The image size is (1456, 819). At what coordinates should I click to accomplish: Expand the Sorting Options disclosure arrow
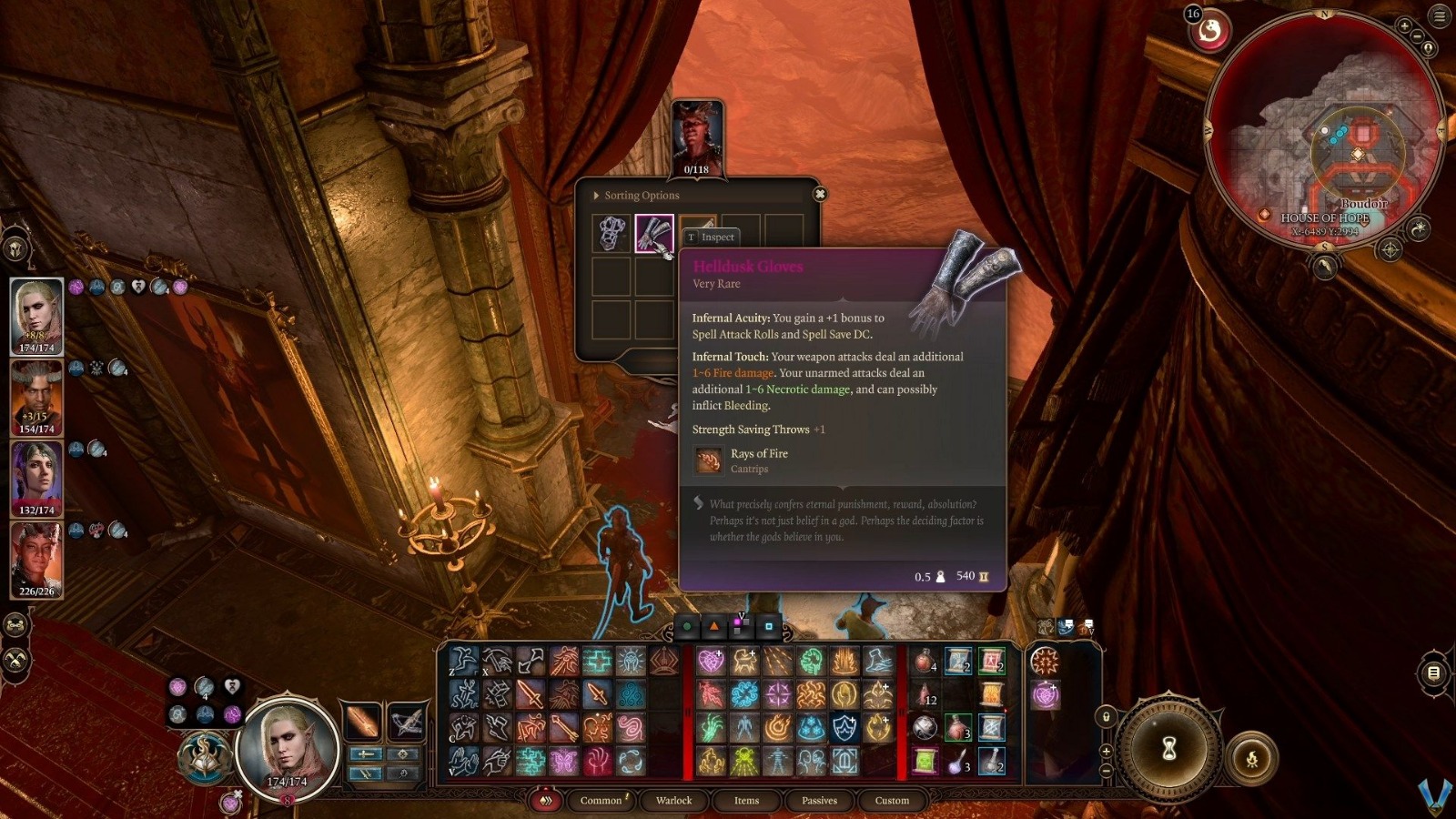click(x=596, y=195)
